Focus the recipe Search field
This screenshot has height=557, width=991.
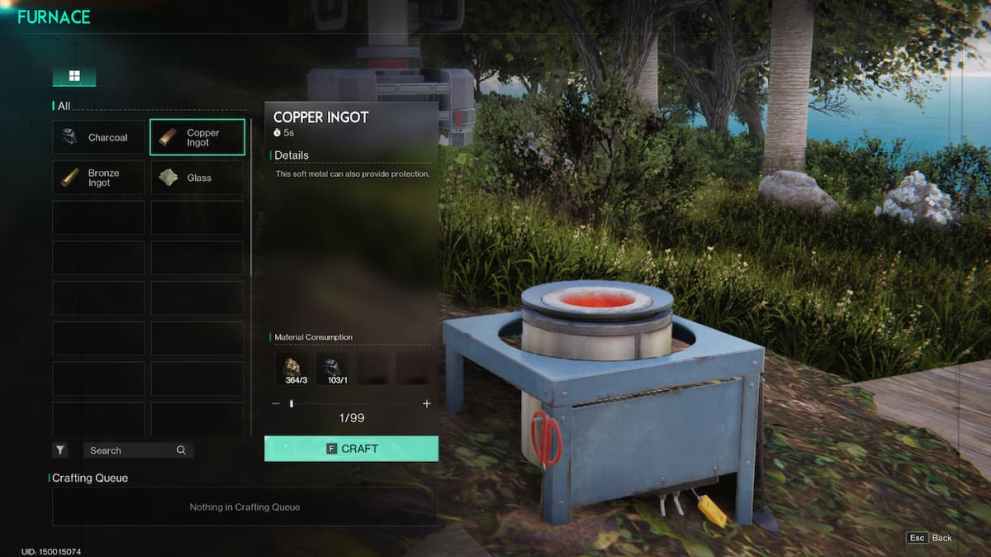pyautogui.click(x=133, y=450)
